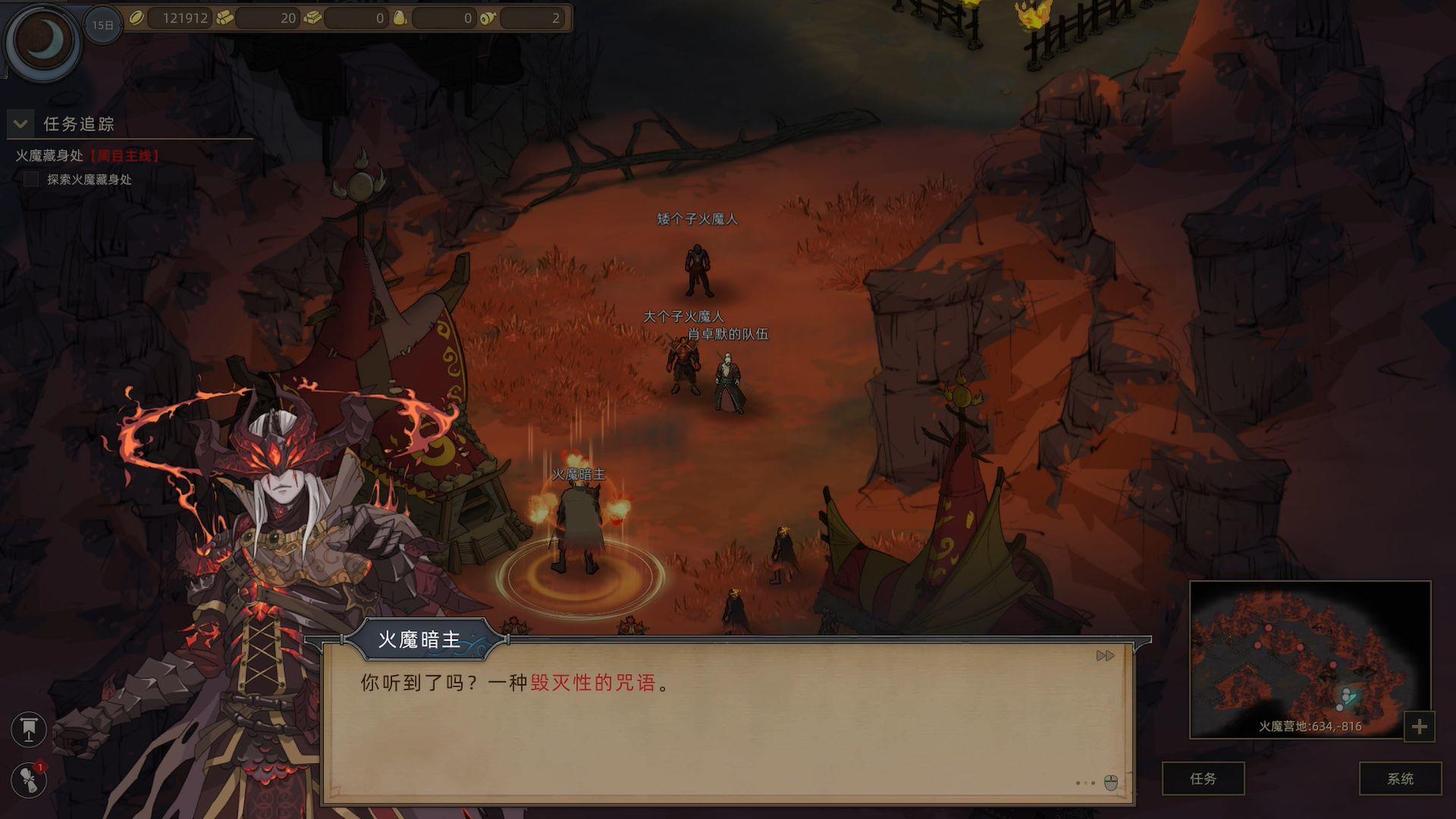
Task: Open the banner/flag icon on left side
Action: 29,730
